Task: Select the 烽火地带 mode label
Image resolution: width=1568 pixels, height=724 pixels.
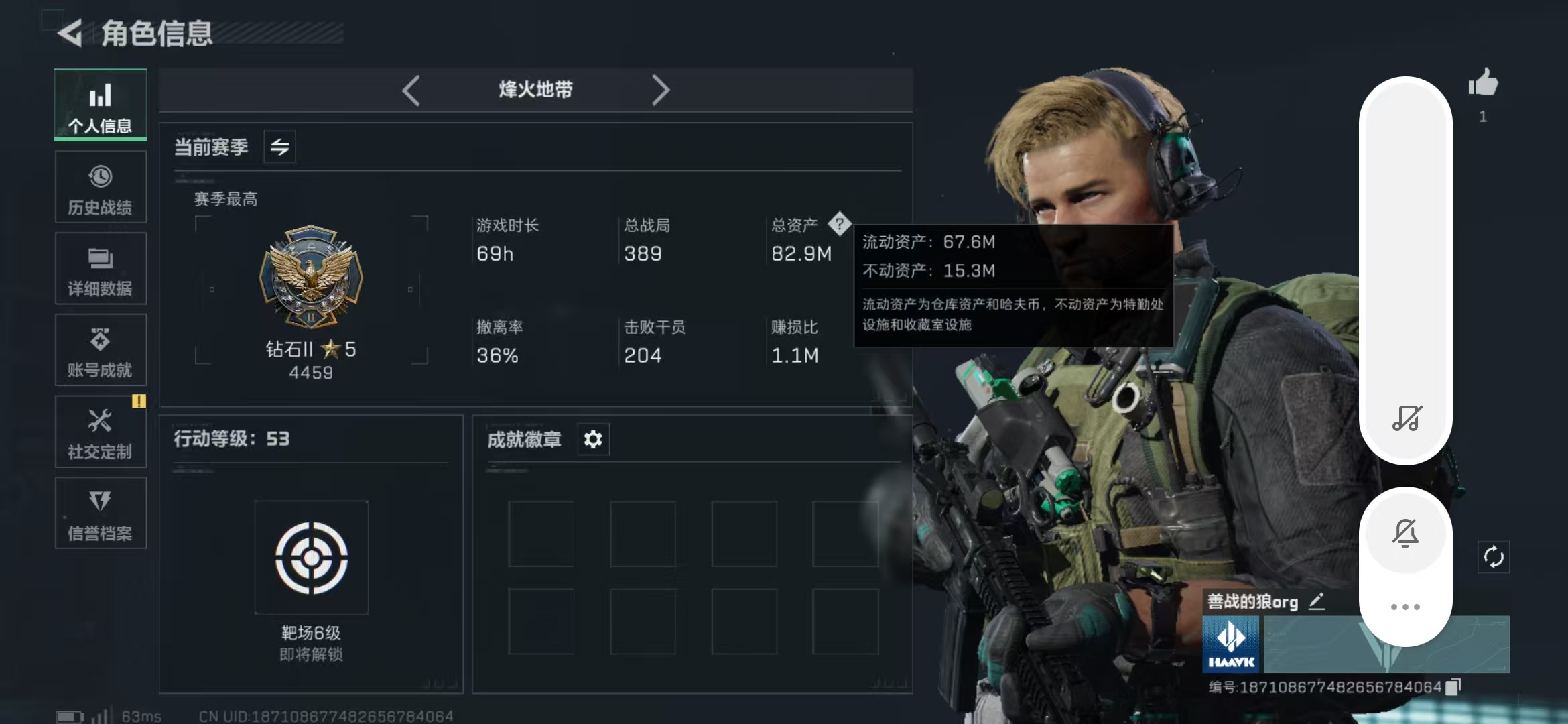Action: pyautogui.click(x=535, y=89)
